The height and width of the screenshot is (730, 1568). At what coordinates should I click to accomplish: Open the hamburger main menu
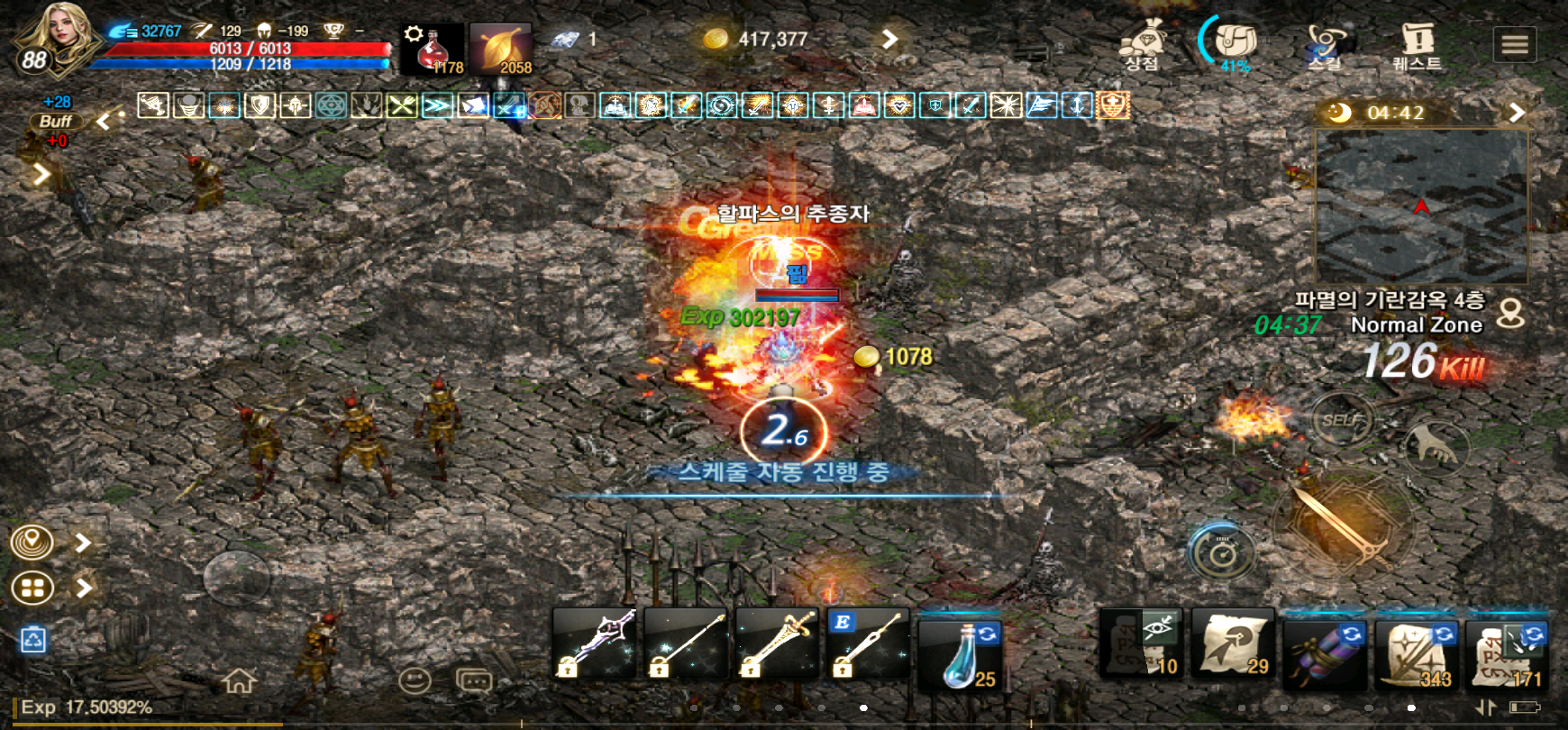1515,43
